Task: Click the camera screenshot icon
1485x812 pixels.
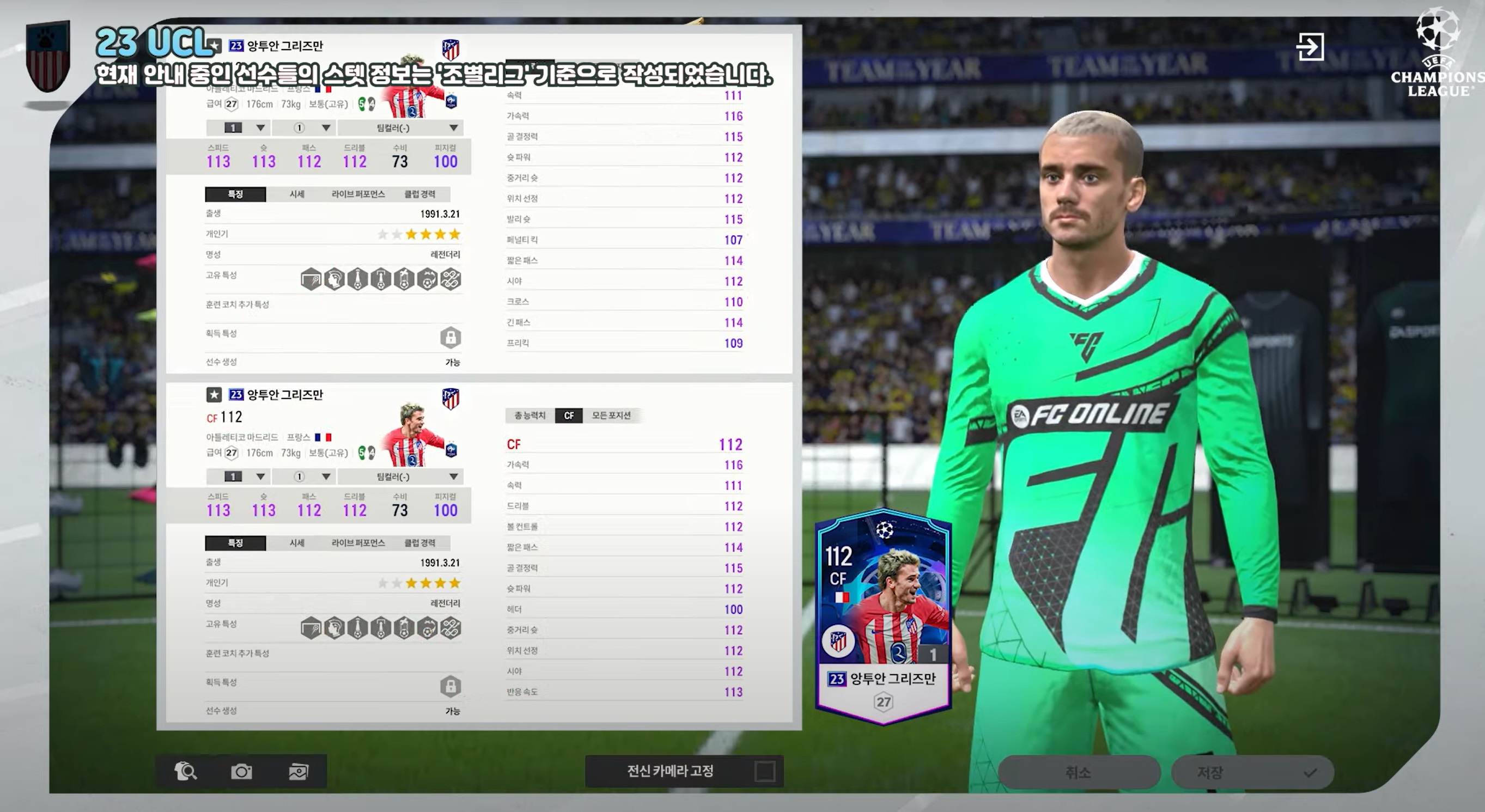Action: (241, 771)
